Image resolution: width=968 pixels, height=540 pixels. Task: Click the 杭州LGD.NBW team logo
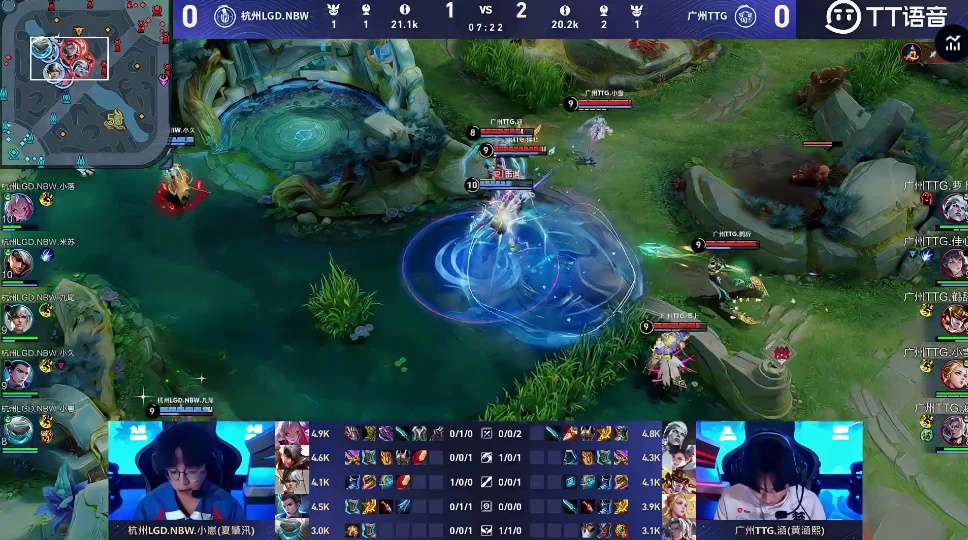(225, 16)
